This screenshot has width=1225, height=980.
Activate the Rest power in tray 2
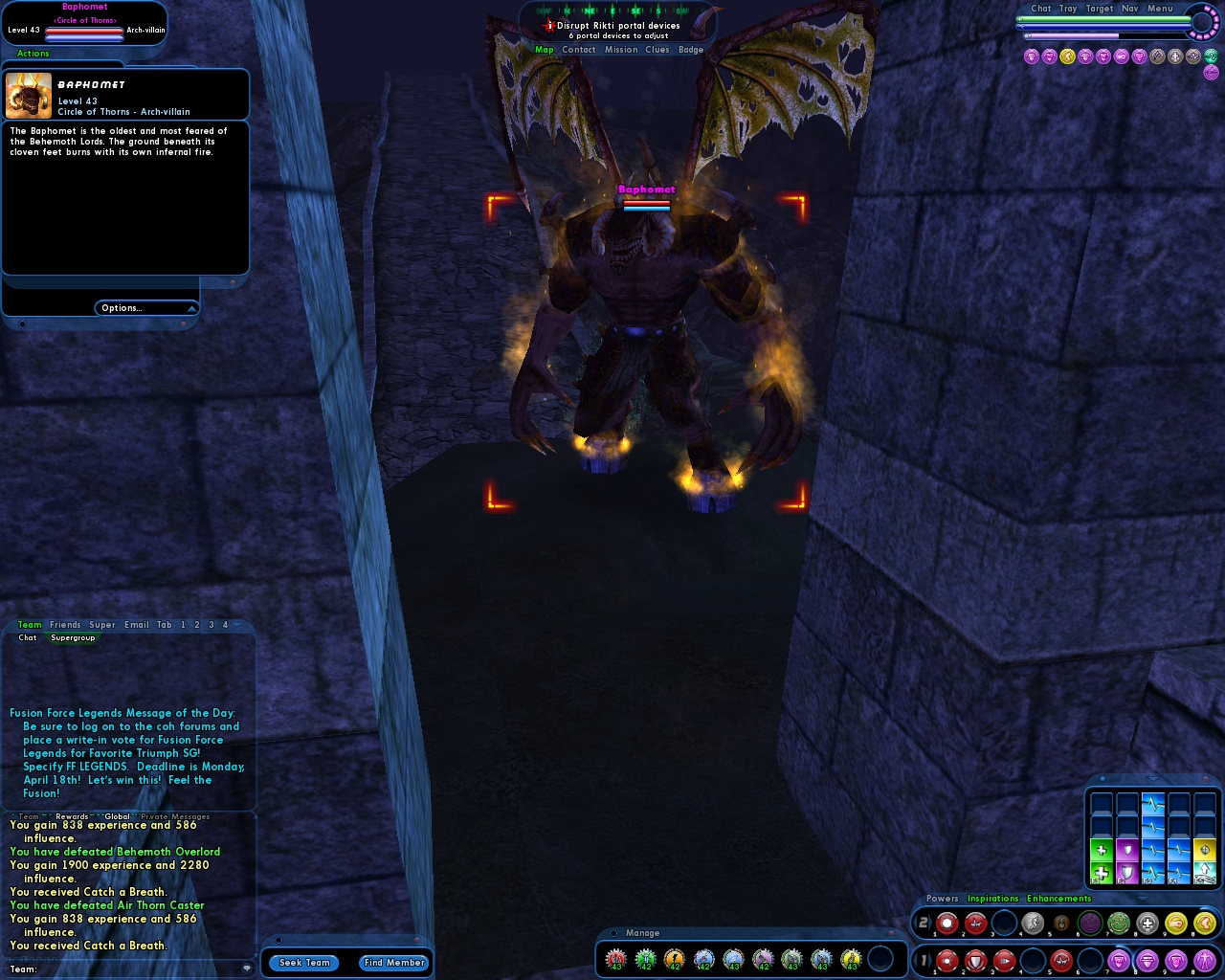pyautogui.click(x=1060, y=923)
